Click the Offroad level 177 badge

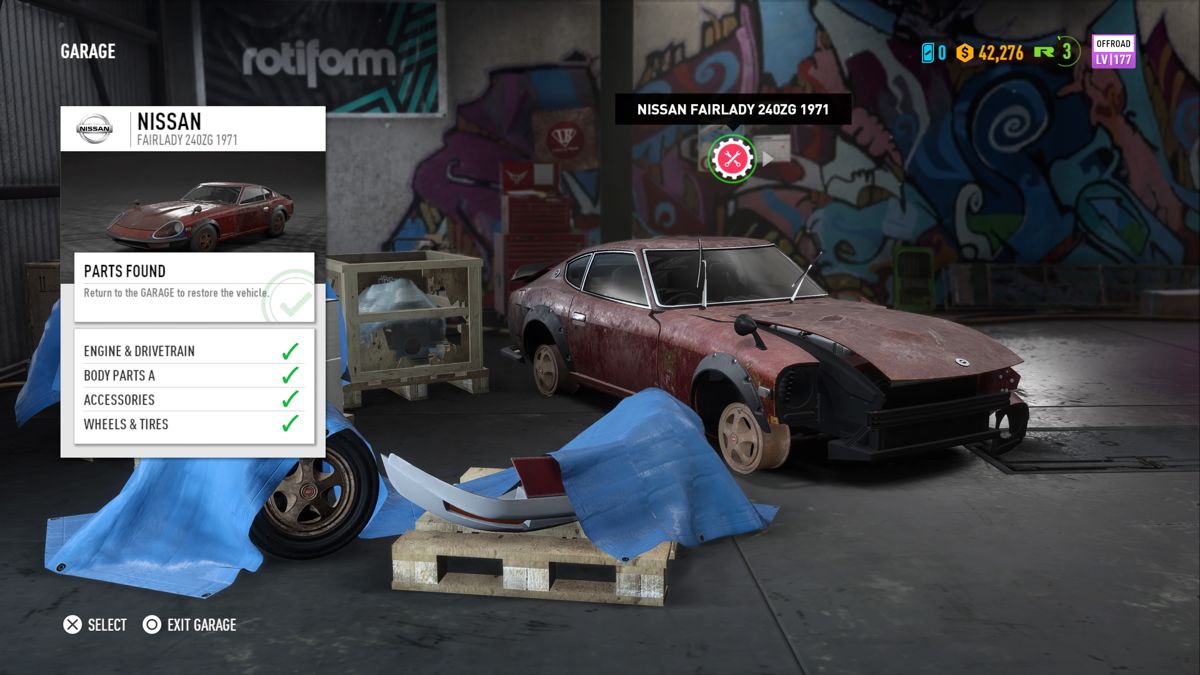click(1112, 52)
